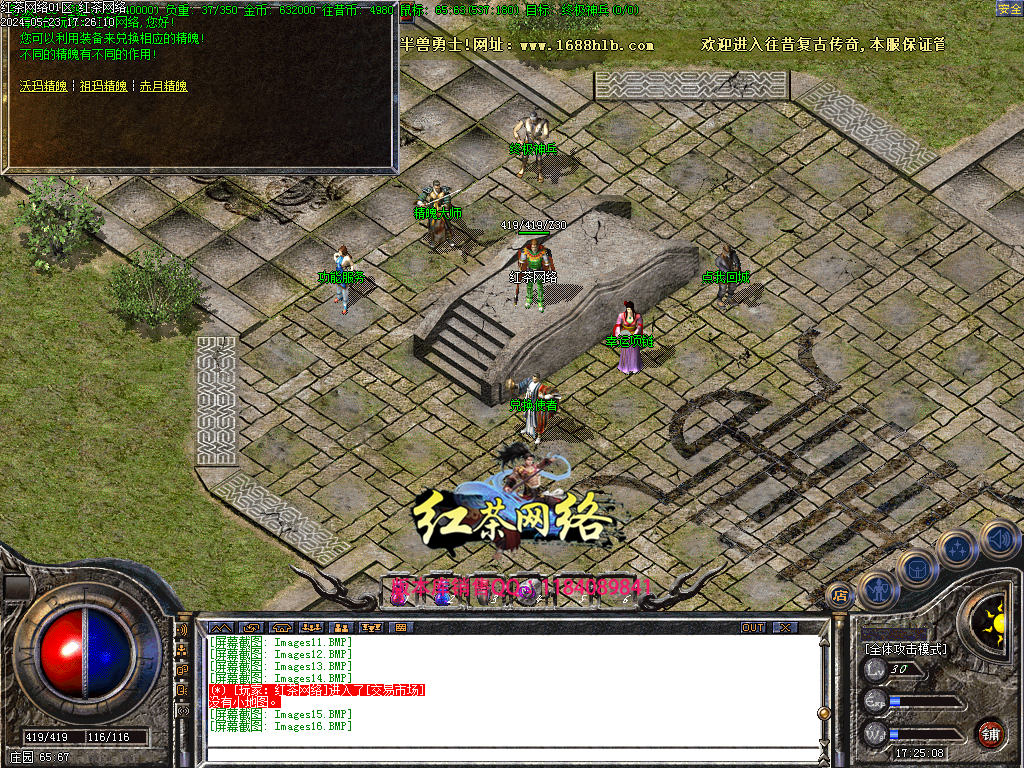Open the character equipment icon with sword and shield
Screen dimensions: 1024x768
coord(877,590)
